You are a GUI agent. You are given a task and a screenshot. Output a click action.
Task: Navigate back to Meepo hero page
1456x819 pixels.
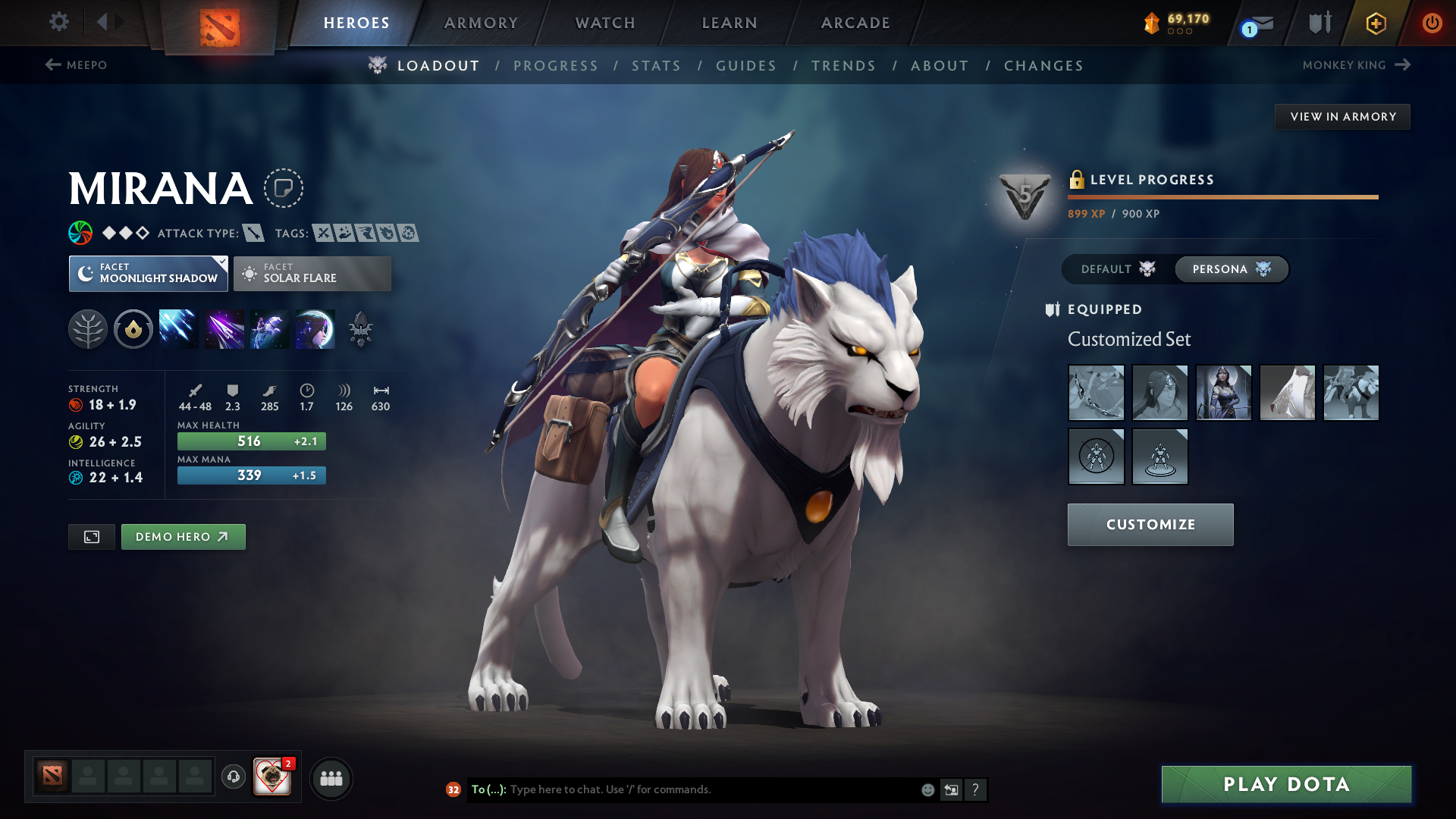click(76, 65)
